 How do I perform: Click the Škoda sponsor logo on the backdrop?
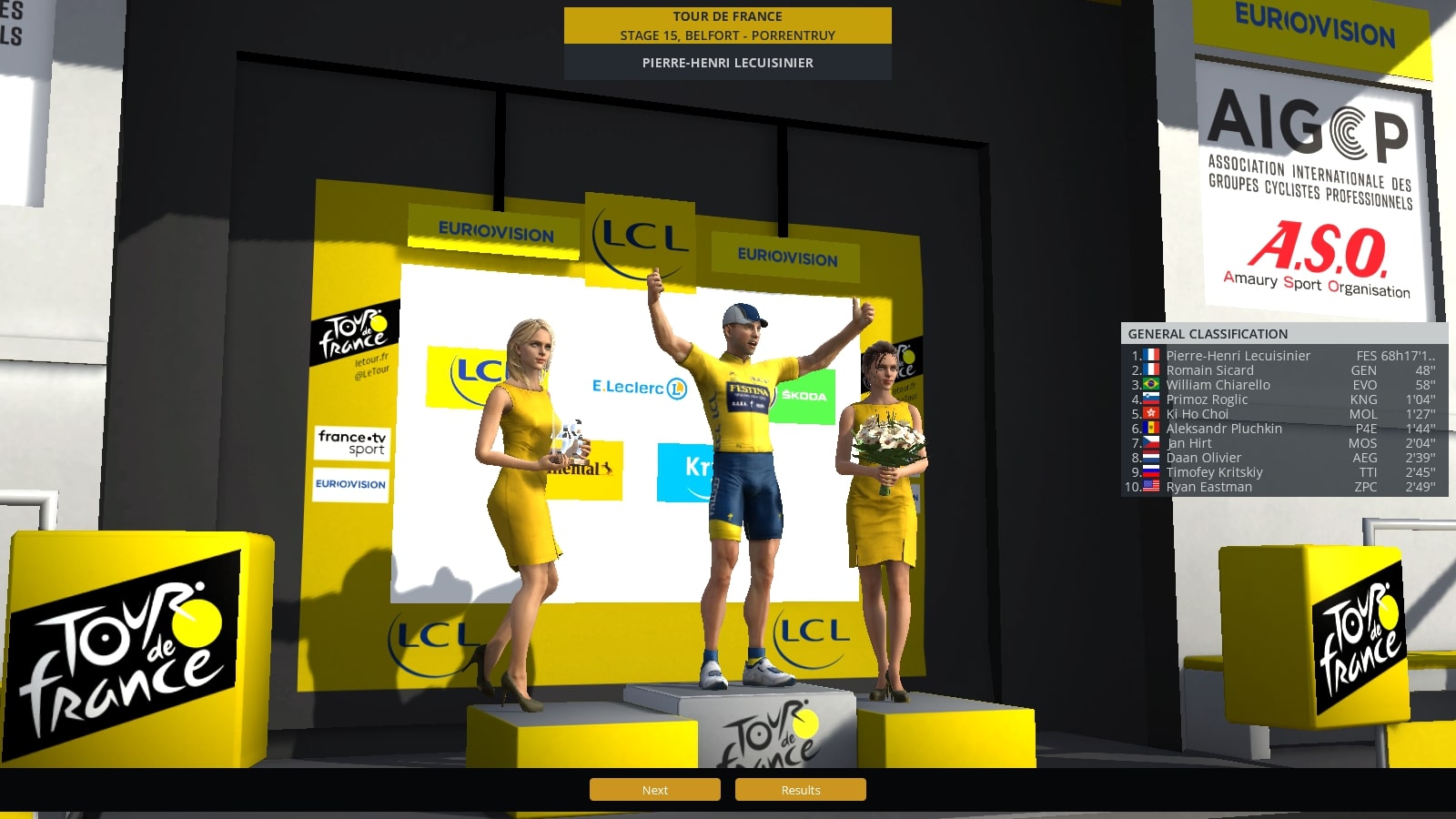click(804, 395)
